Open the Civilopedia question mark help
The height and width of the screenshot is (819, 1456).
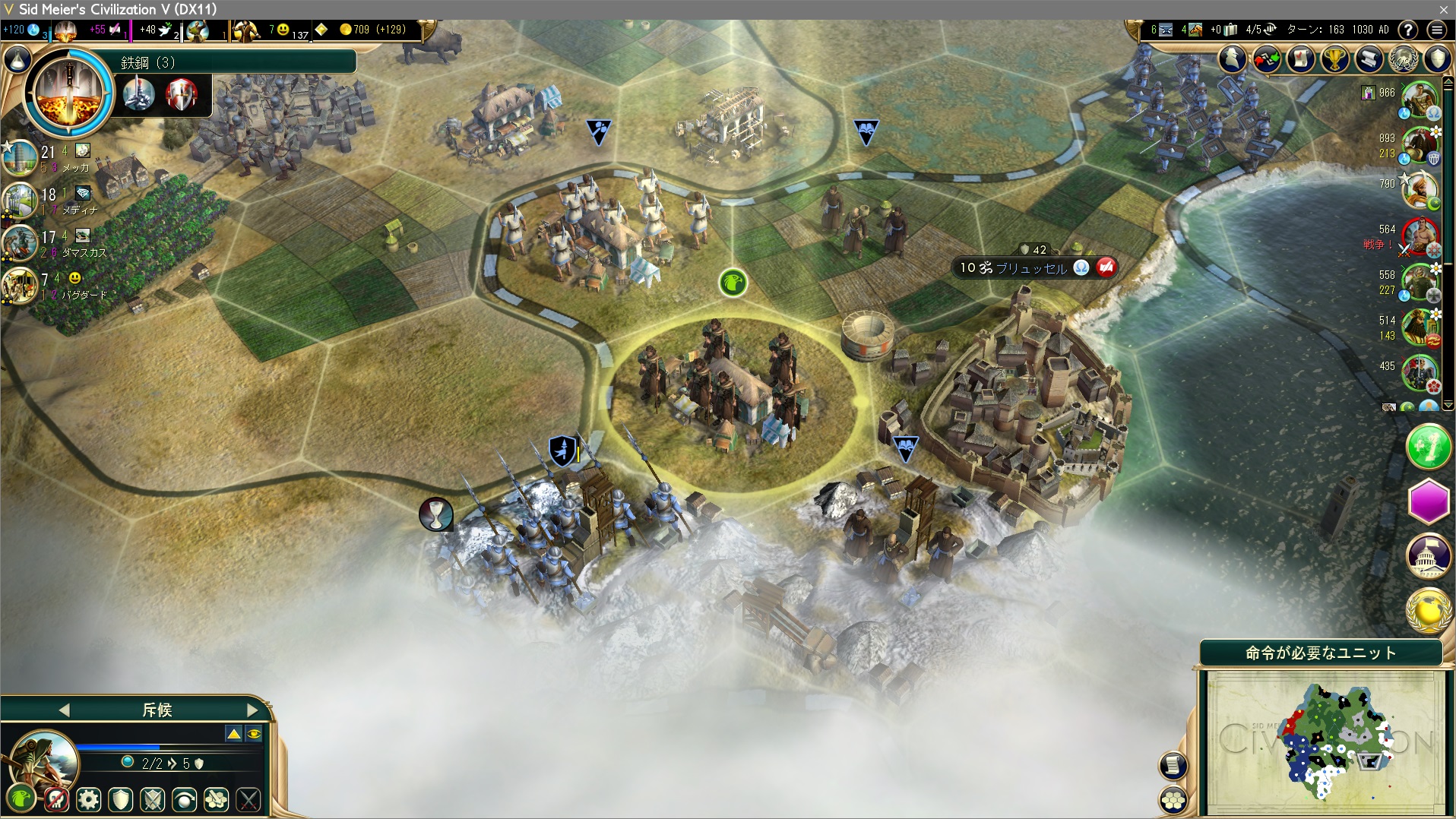1408,30
